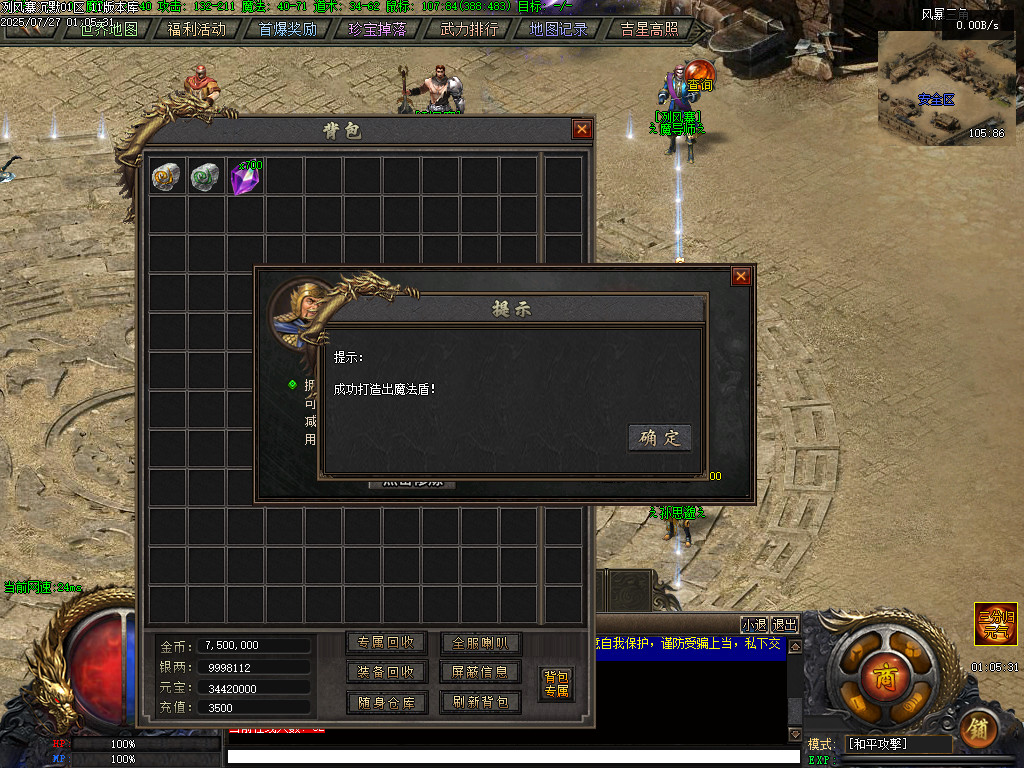This screenshot has height=768, width=1024.
Task: Toggle 屏蔽信息 message blocking
Action: pyautogui.click(x=480, y=672)
